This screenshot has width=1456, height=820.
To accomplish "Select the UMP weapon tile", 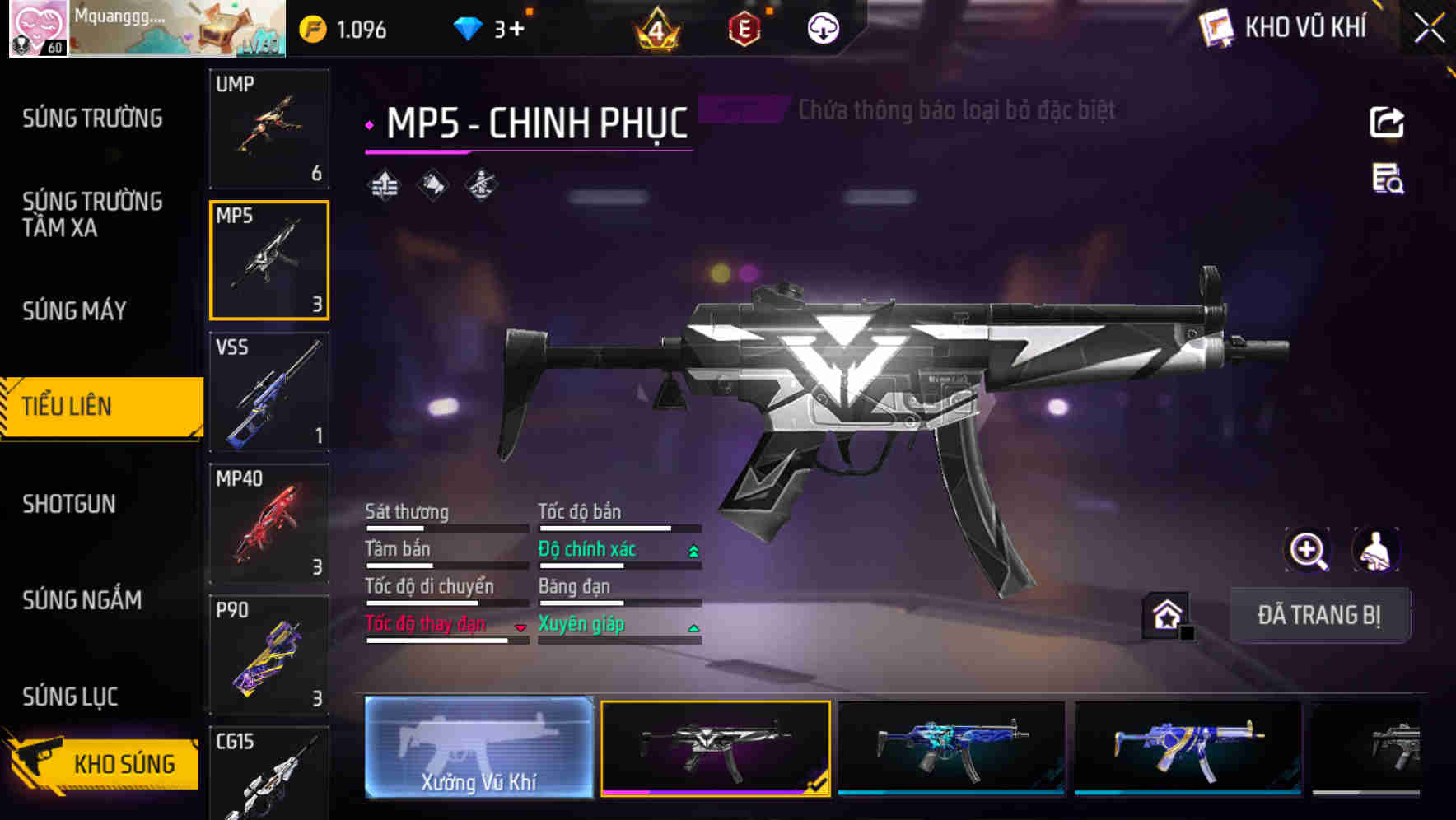I will (x=269, y=128).
